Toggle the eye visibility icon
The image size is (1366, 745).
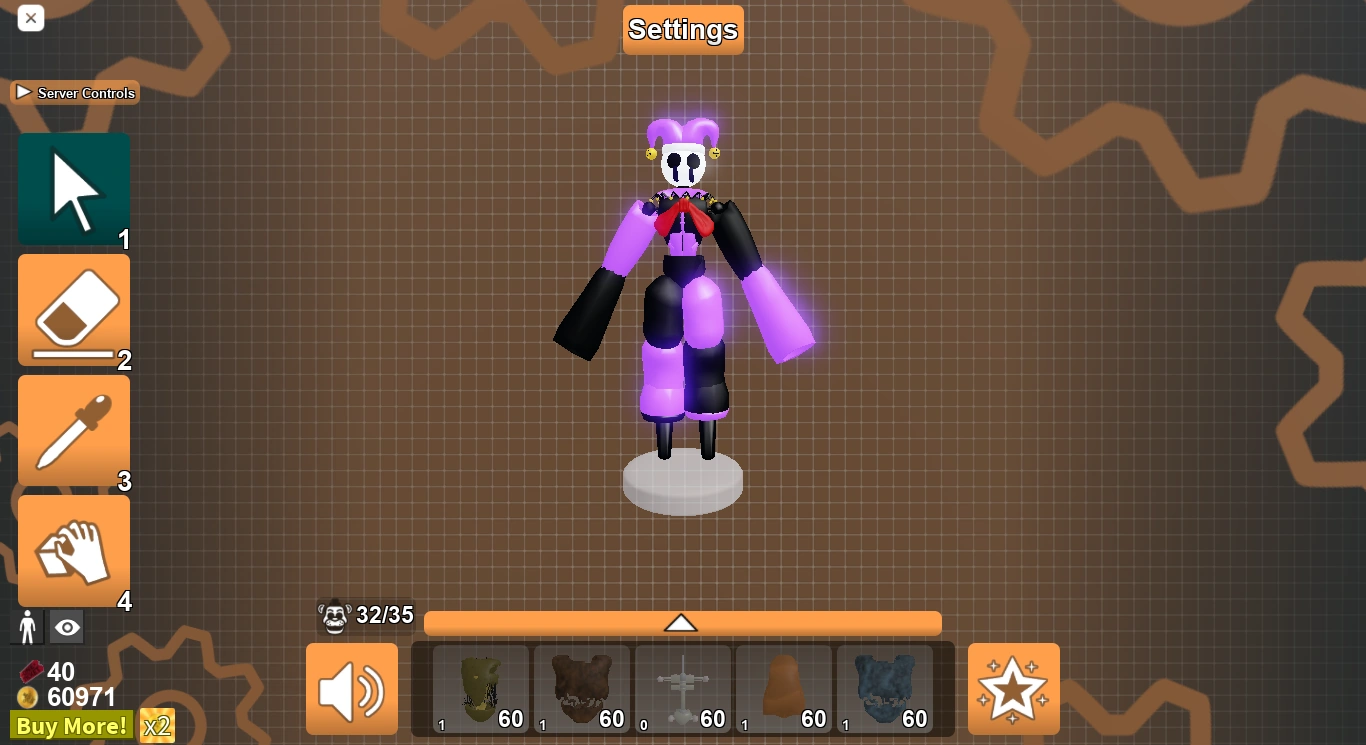(66, 626)
